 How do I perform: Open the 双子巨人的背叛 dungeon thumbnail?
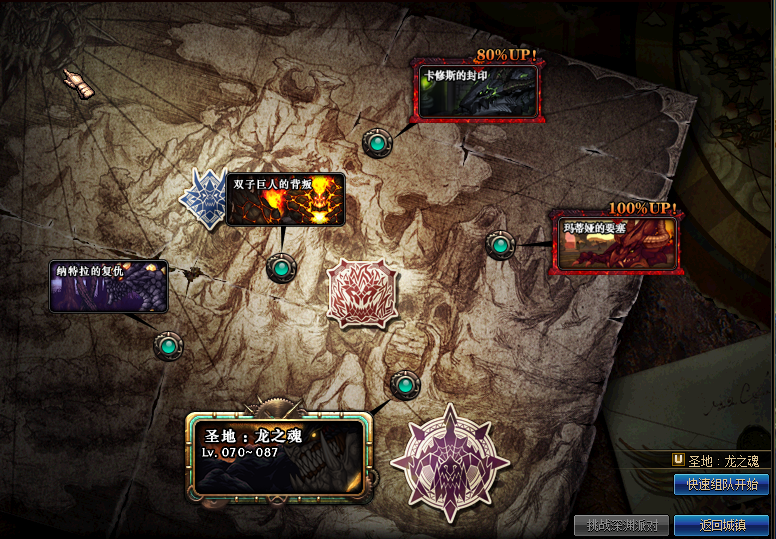click(x=285, y=200)
